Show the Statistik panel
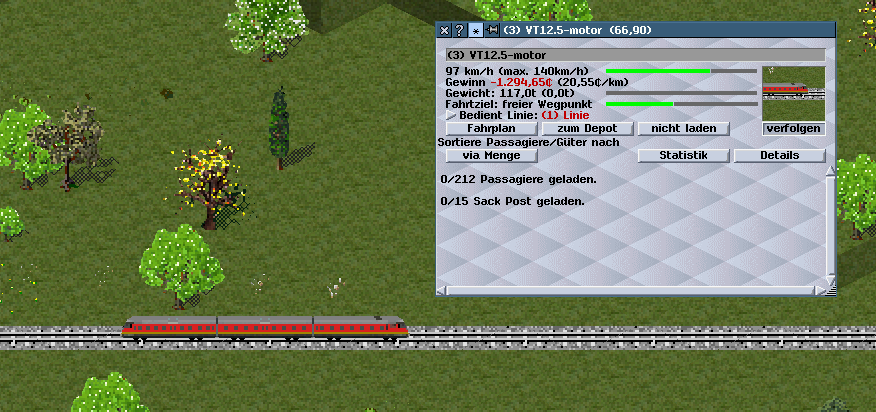This screenshot has height=412, width=876. tap(683, 156)
